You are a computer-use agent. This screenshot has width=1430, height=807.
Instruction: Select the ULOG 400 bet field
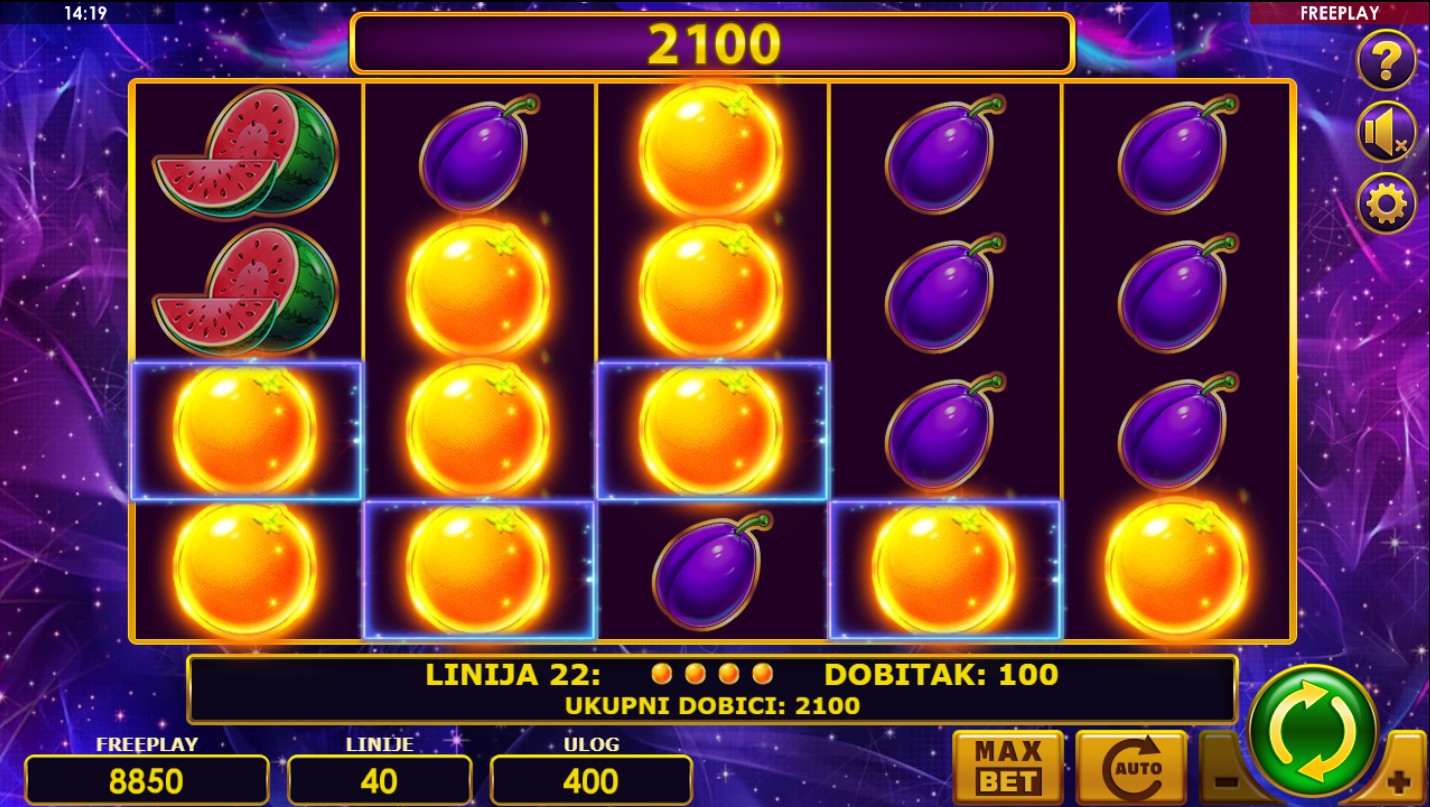pos(591,780)
